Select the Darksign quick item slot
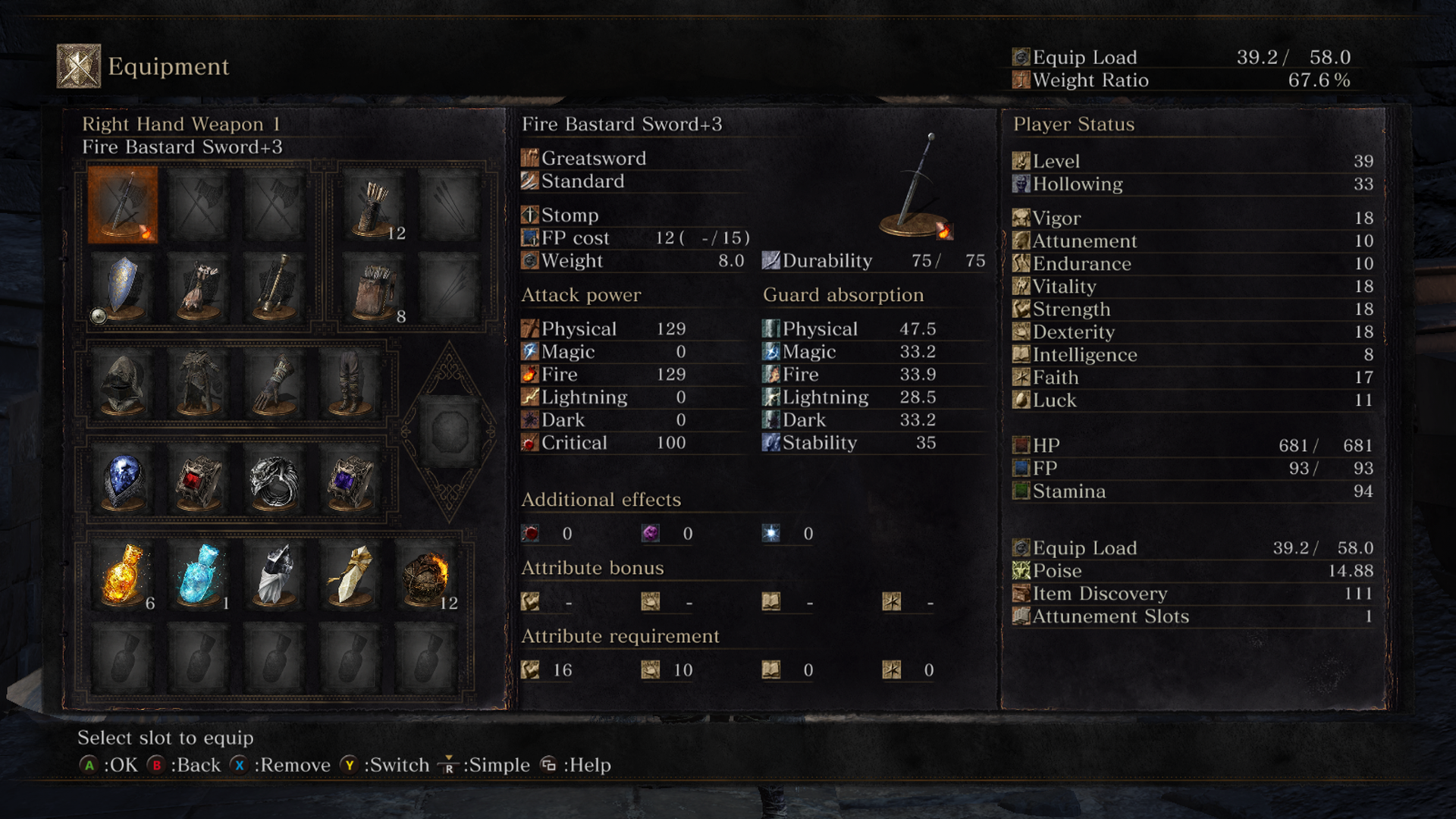This screenshot has height=819, width=1456. pos(275,575)
